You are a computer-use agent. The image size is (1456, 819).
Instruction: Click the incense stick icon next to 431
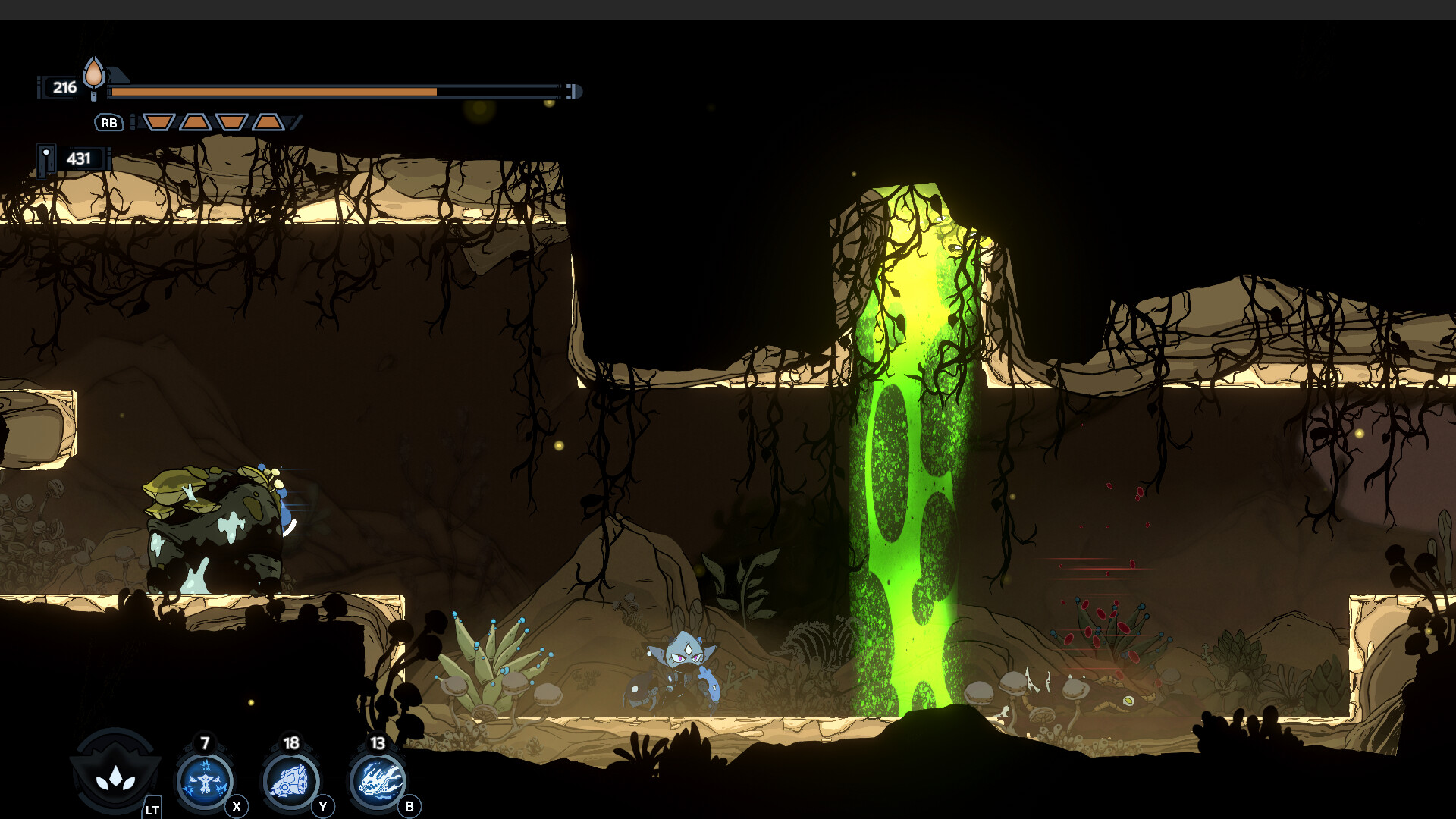pos(47,160)
